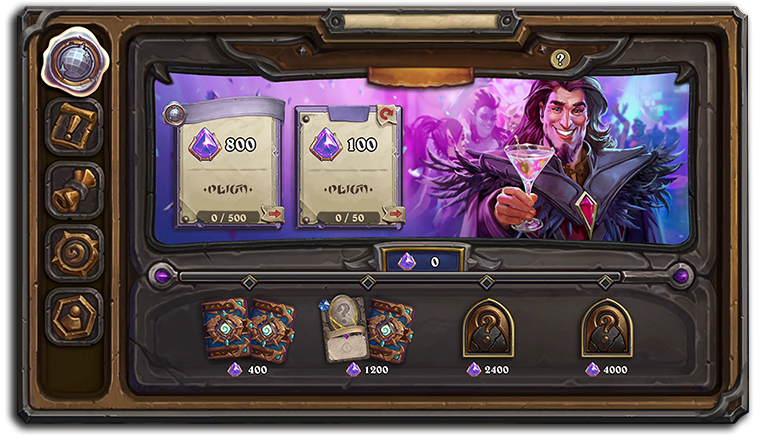Reroll the 100 gem quest
The height and width of the screenshot is (435, 760).
point(387,114)
